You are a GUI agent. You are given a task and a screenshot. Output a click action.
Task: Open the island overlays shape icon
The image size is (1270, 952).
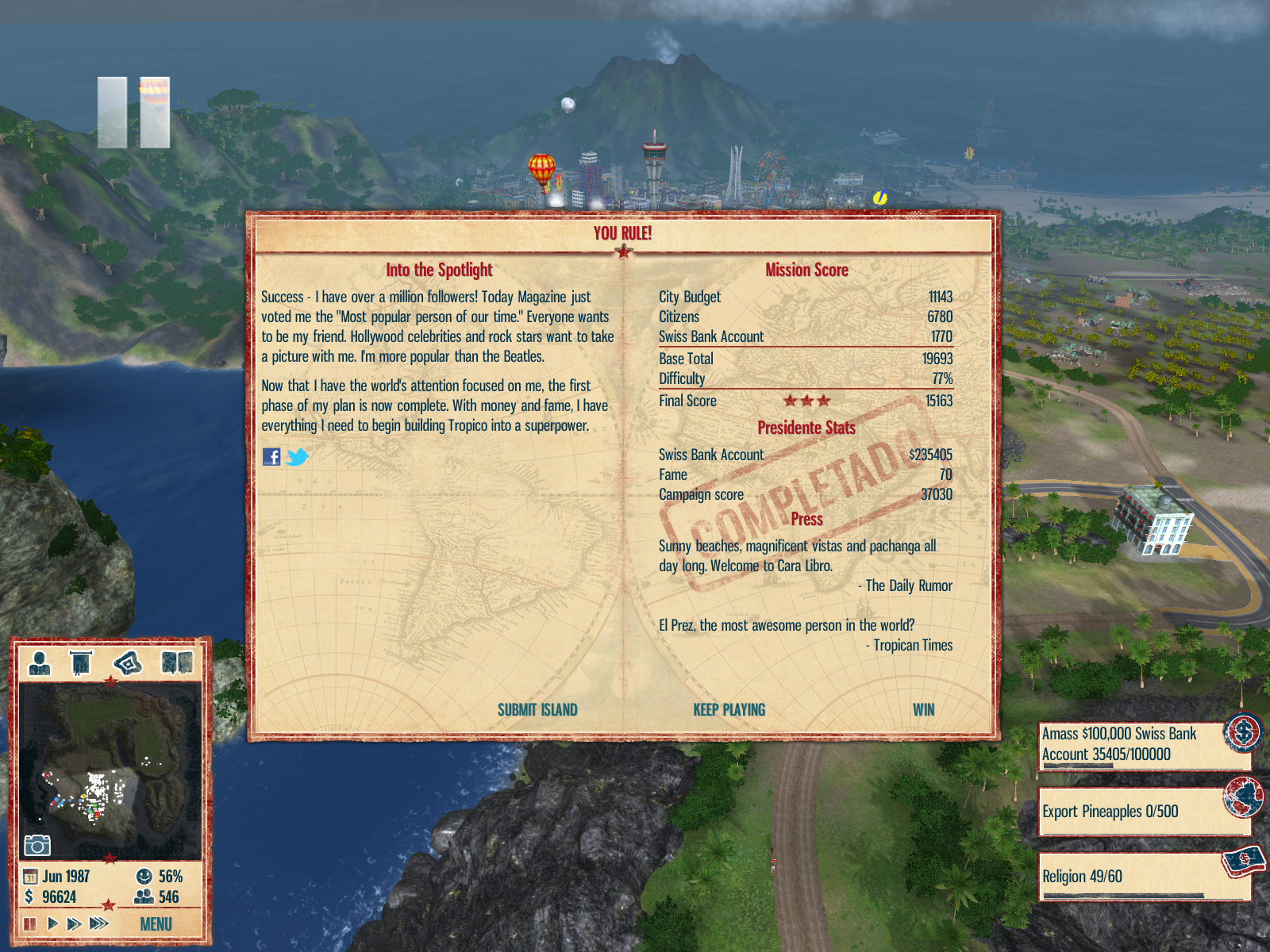(x=128, y=662)
